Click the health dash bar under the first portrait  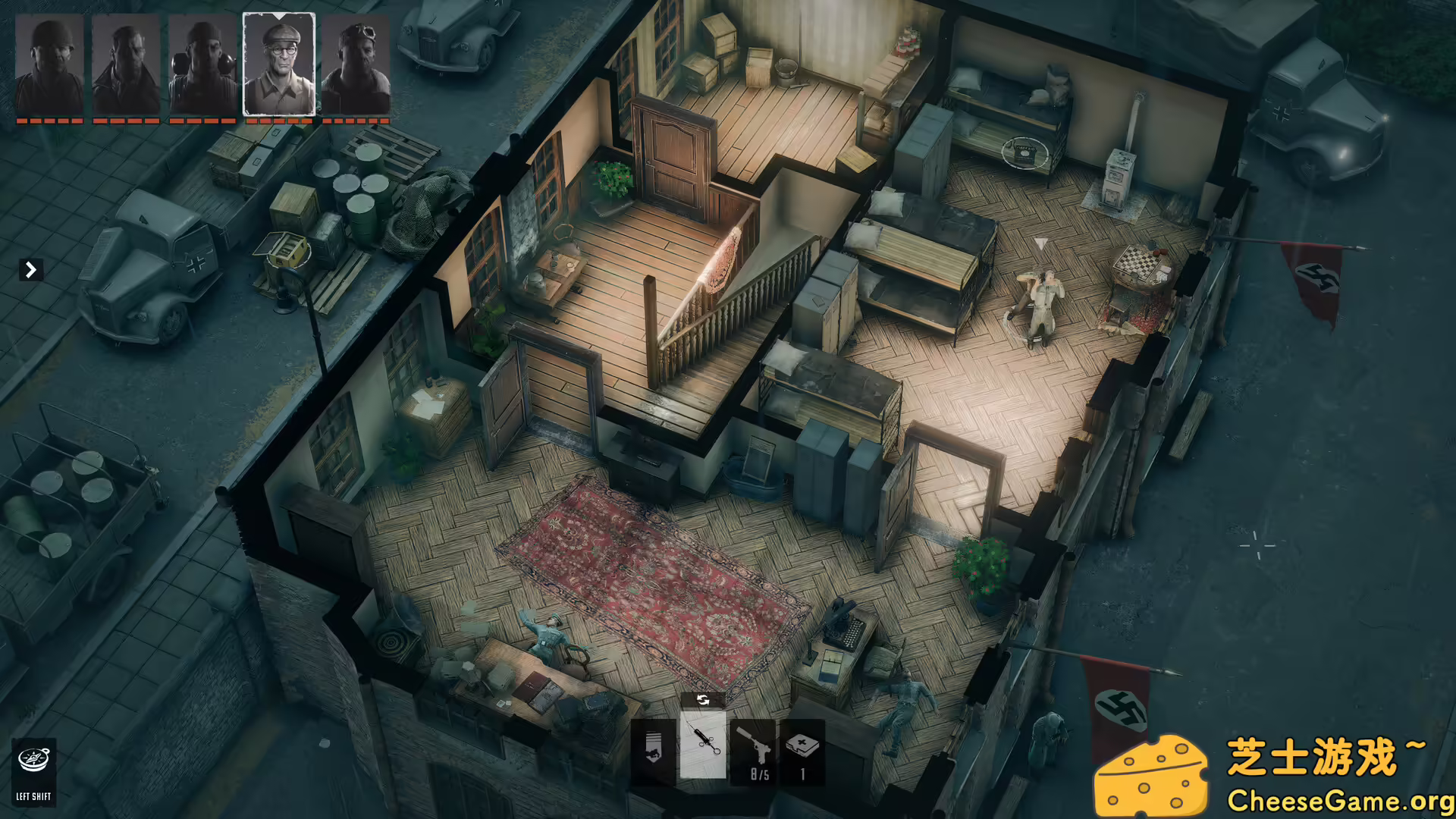click(50, 119)
